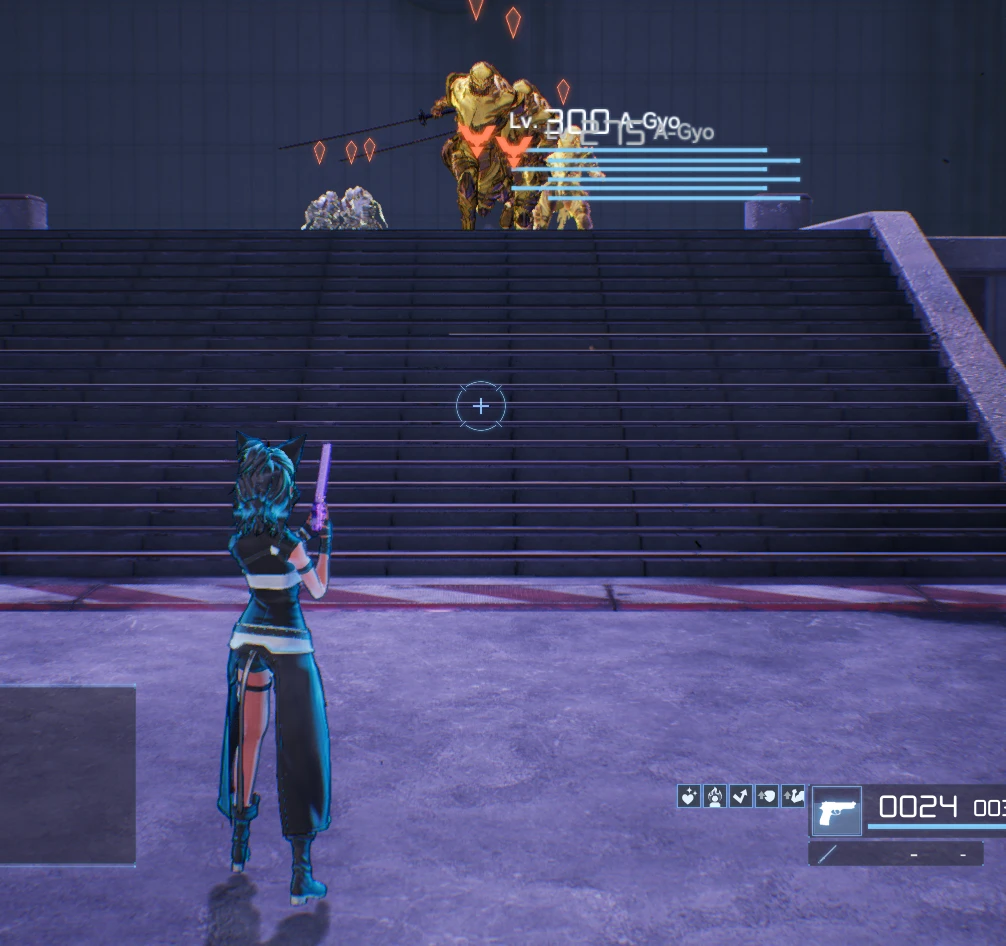
Task: Click the sparkling heart buff icon
Action: (x=689, y=796)
